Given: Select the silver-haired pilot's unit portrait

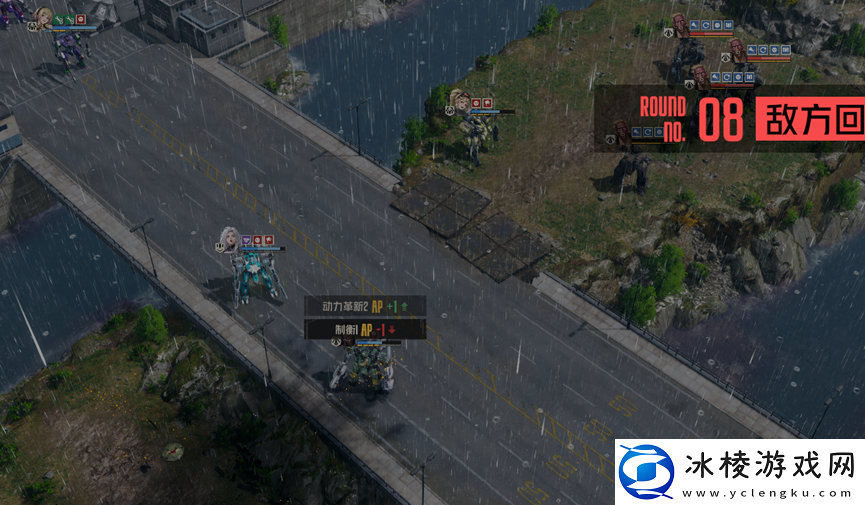Looking at the screenshot, I should pos(228,239).
